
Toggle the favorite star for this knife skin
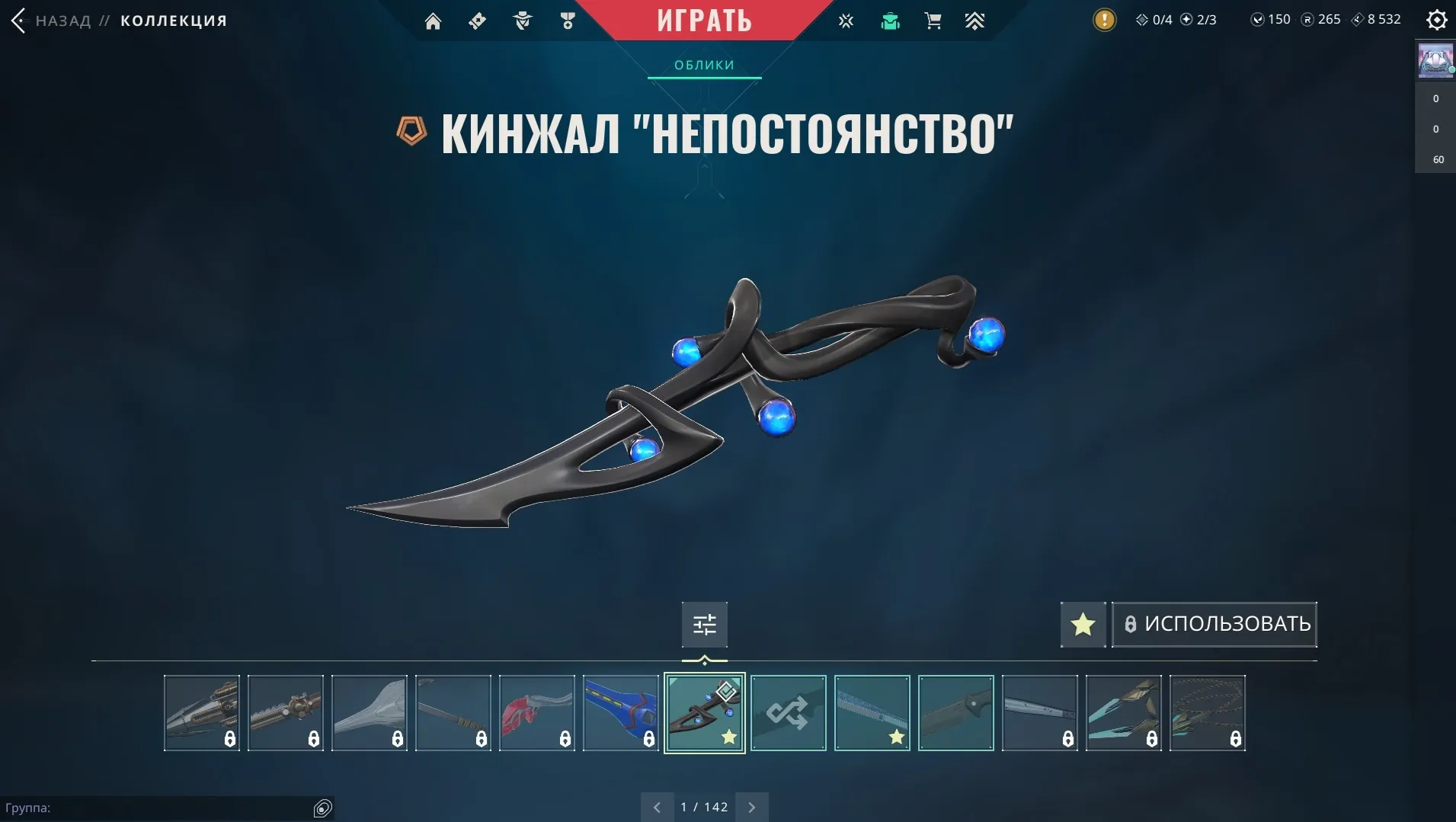pyautogui.click(x=1083, y=624)
